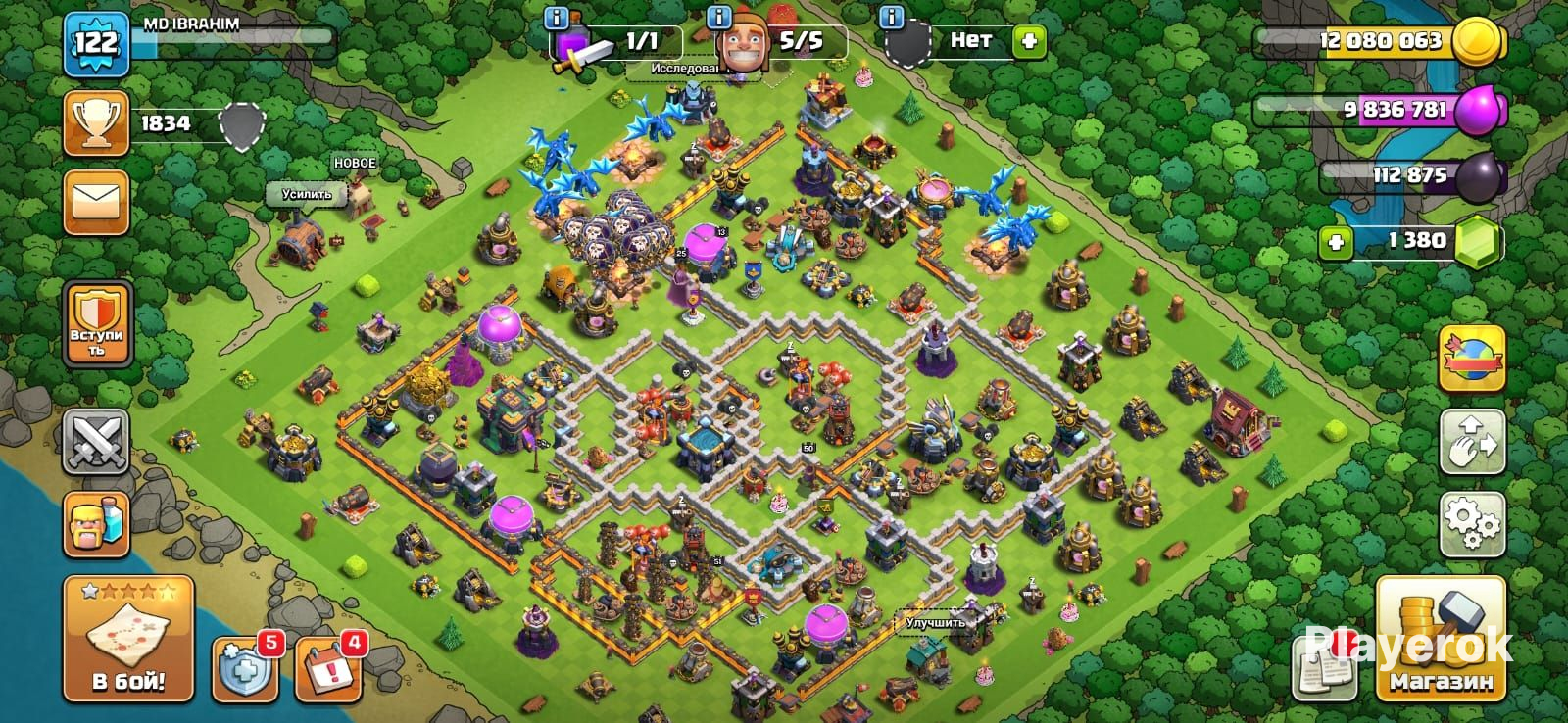Open the army training barbarian button

click(96, 524)
